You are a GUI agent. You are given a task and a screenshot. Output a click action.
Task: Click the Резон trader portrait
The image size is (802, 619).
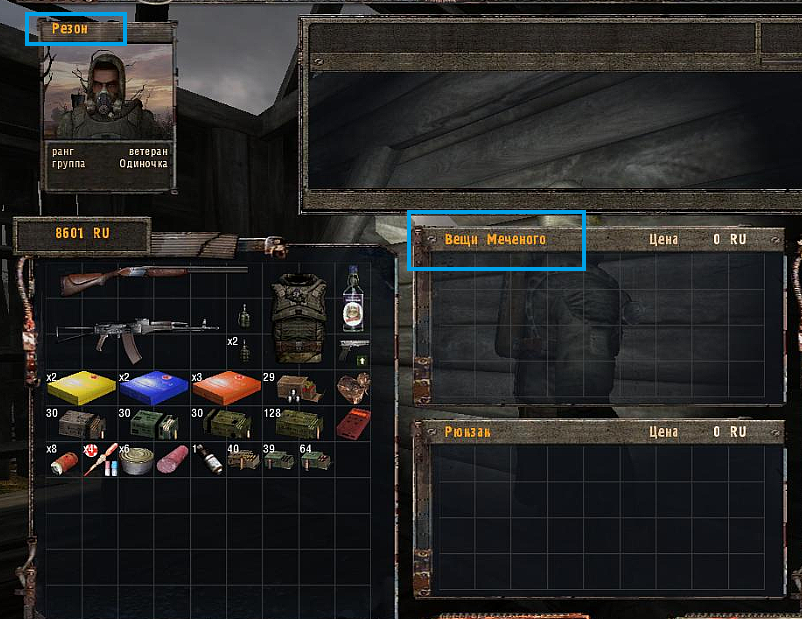109,96
